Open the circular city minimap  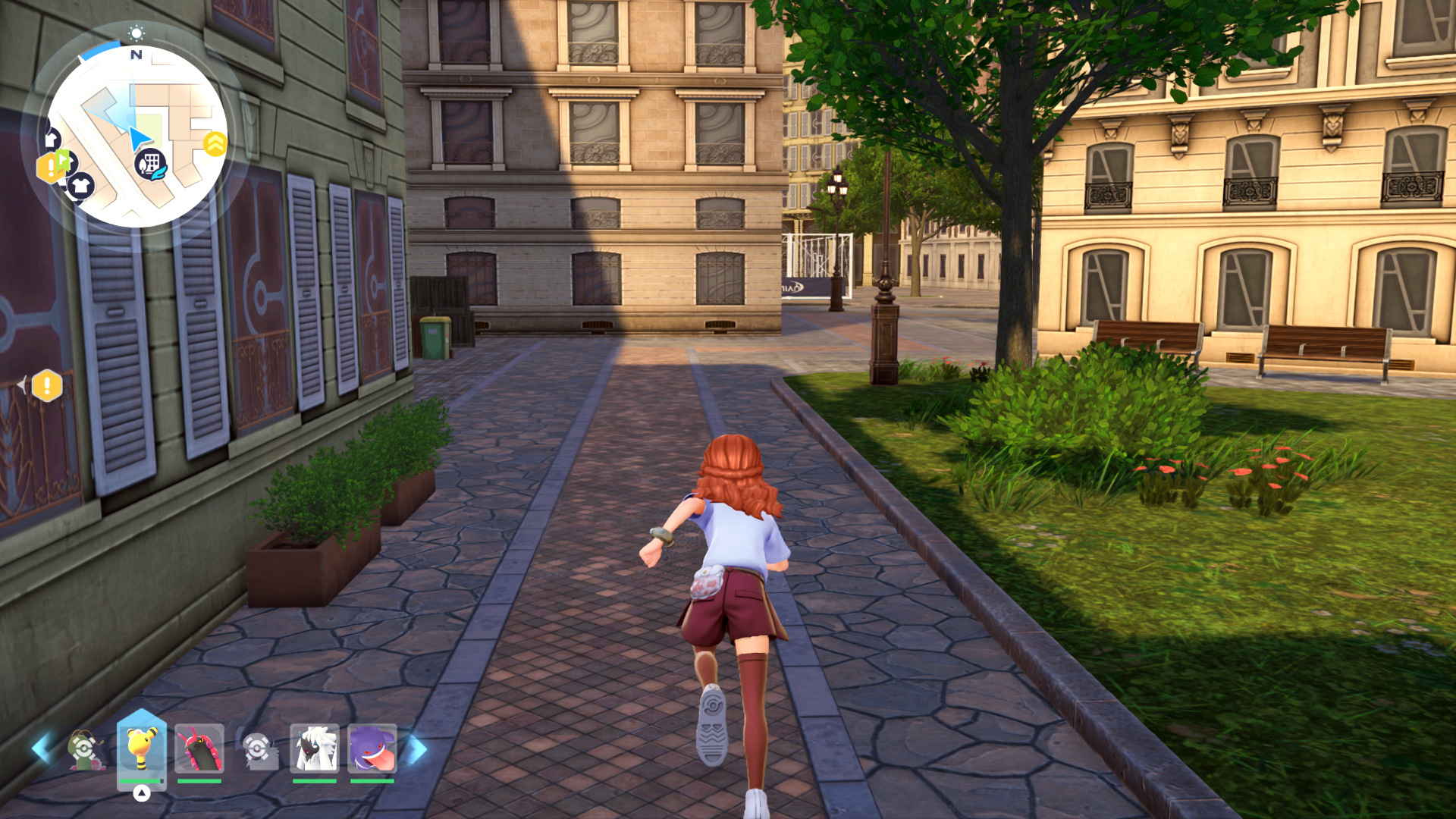[x=136, y=136]
